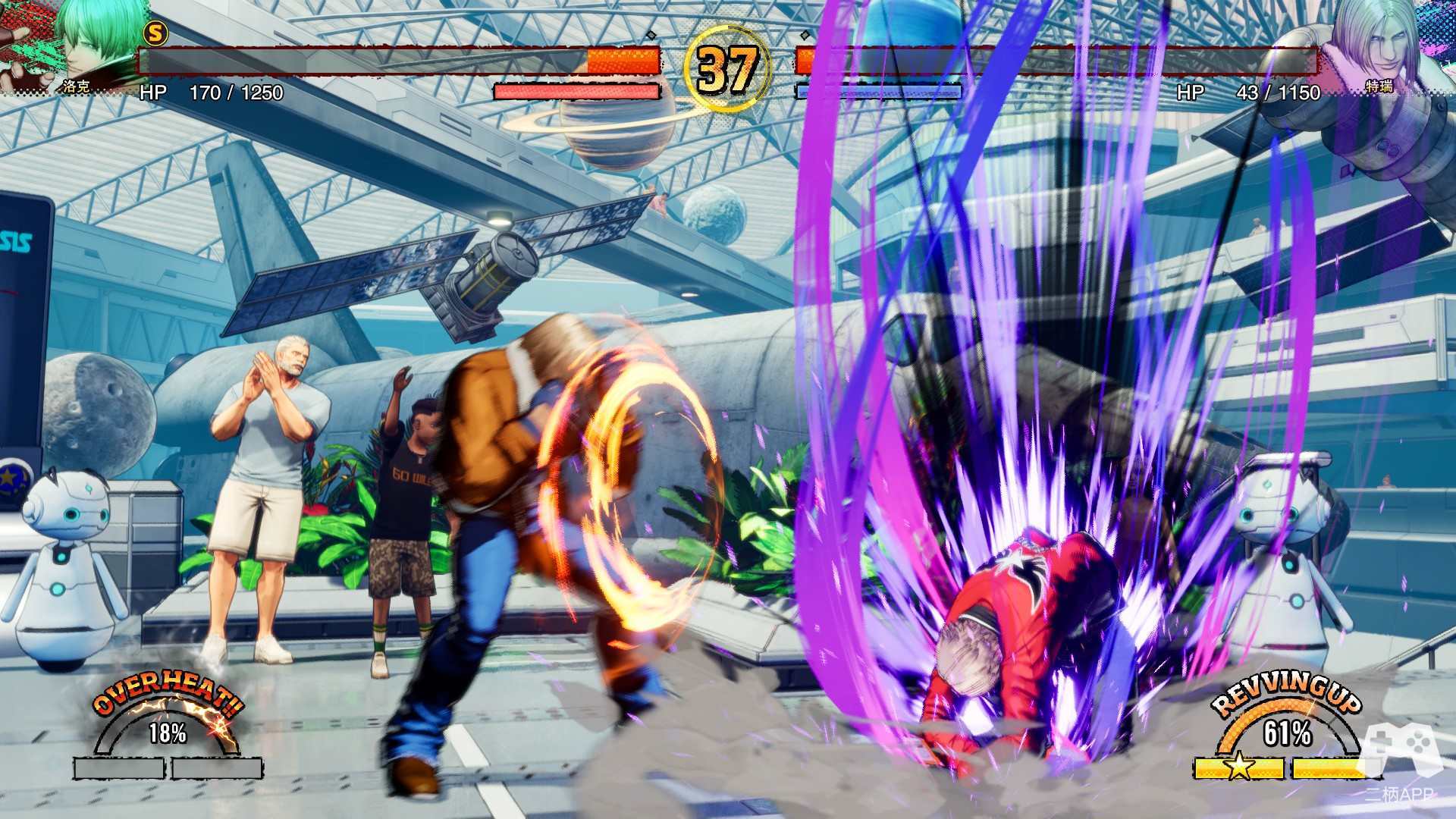Image resolution: width=1456 pixels, height=819 pixels.
Task: Click the yellow S badge icon
Action: click(155, 33)
